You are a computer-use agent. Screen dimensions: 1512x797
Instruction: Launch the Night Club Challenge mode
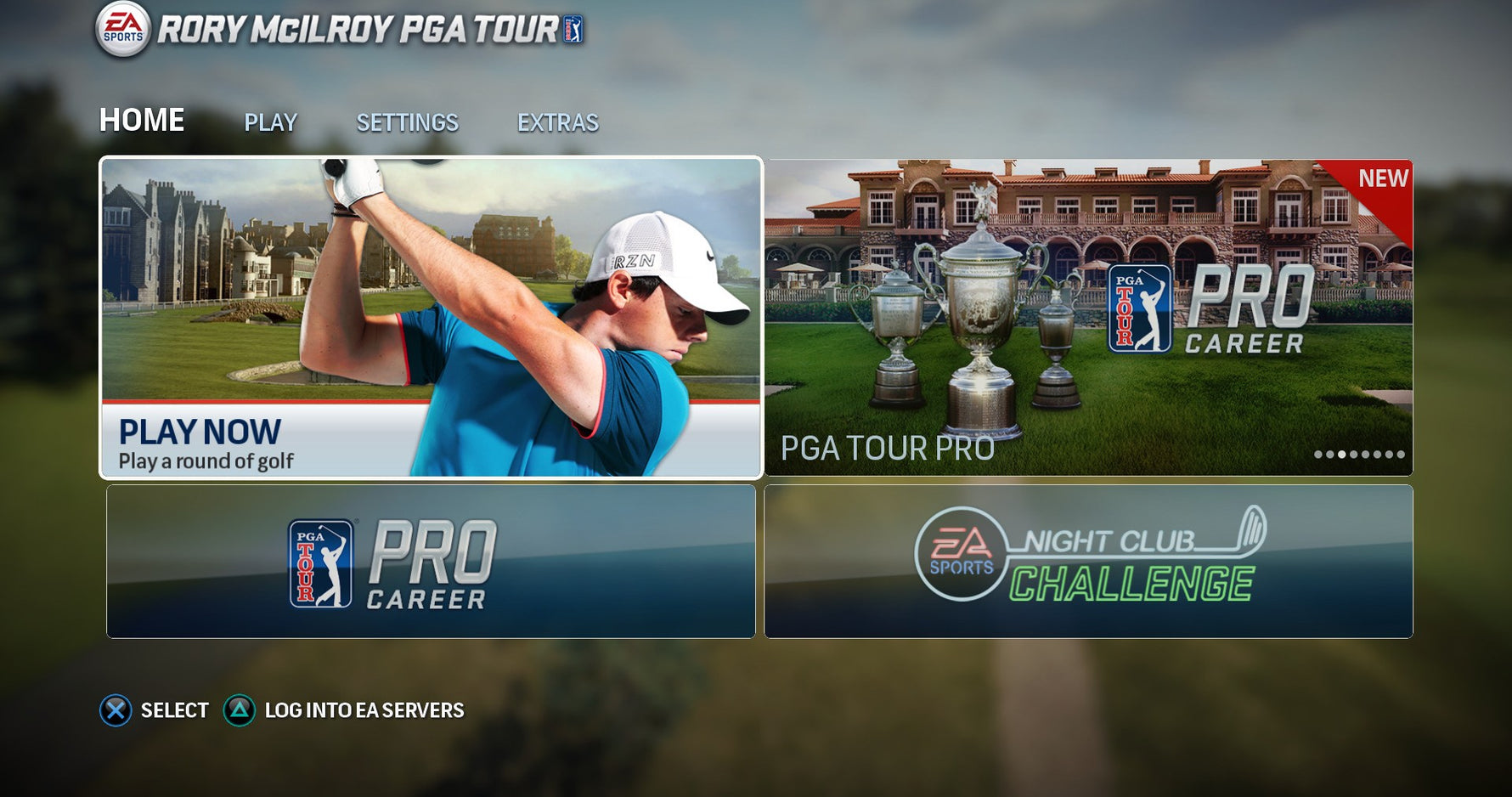point(1088,562)
